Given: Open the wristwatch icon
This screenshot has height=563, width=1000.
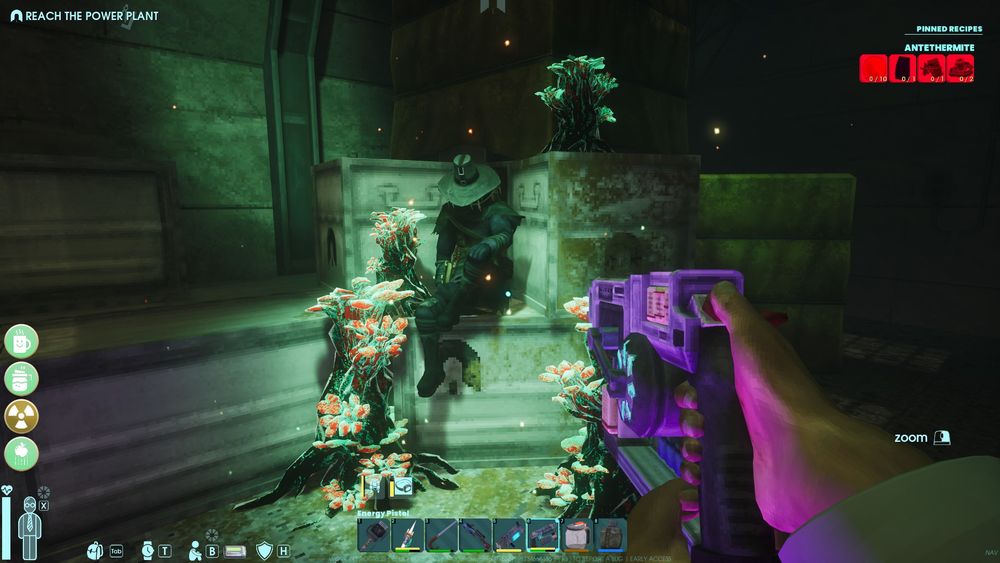Looking at the screenshot, I should pyautogui.click(x=147, y=550).
